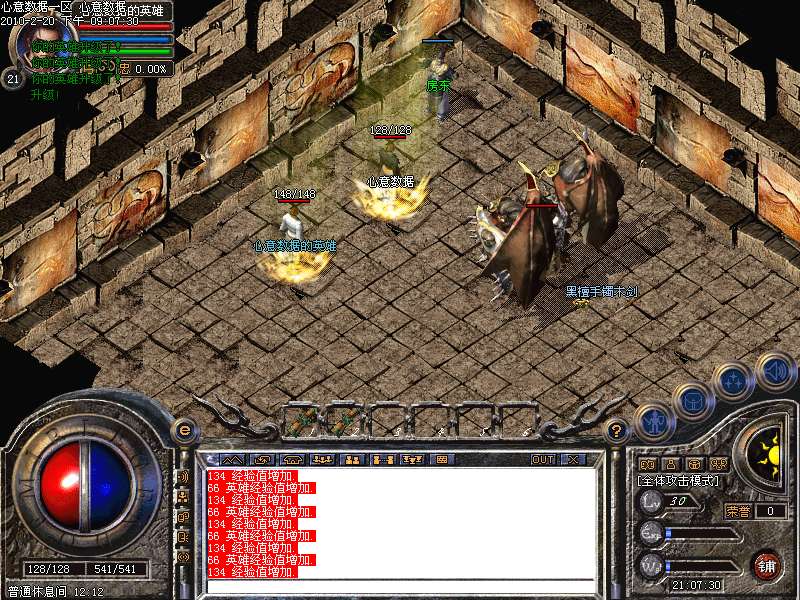The image size is (800, 600).
Task: Click the chat text input line
Action: coord(400,584)
